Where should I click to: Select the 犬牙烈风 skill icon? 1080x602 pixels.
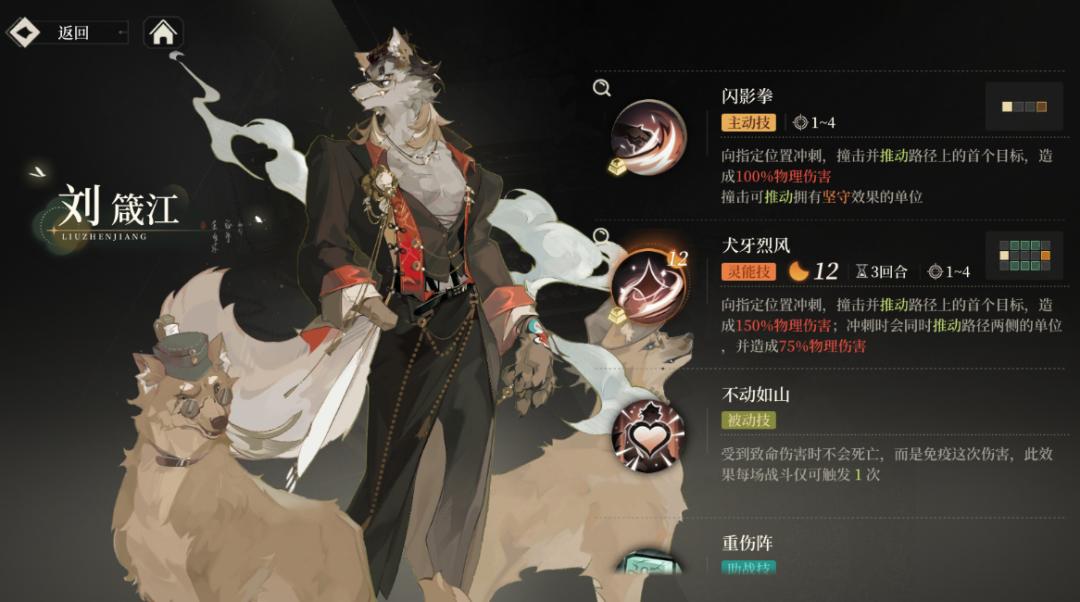point(648,283)
